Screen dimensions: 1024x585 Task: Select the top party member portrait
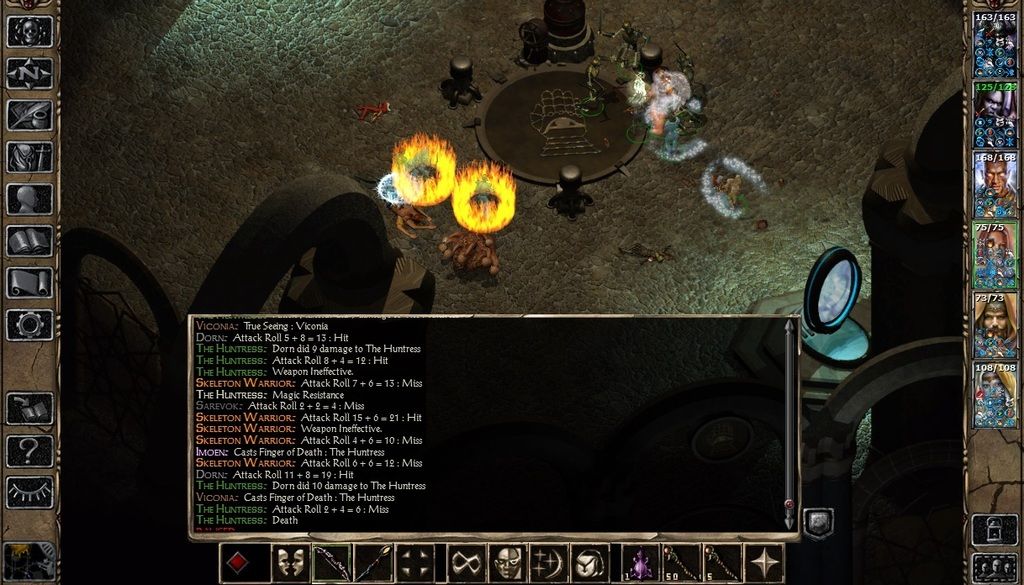click(x=995, y=47)
